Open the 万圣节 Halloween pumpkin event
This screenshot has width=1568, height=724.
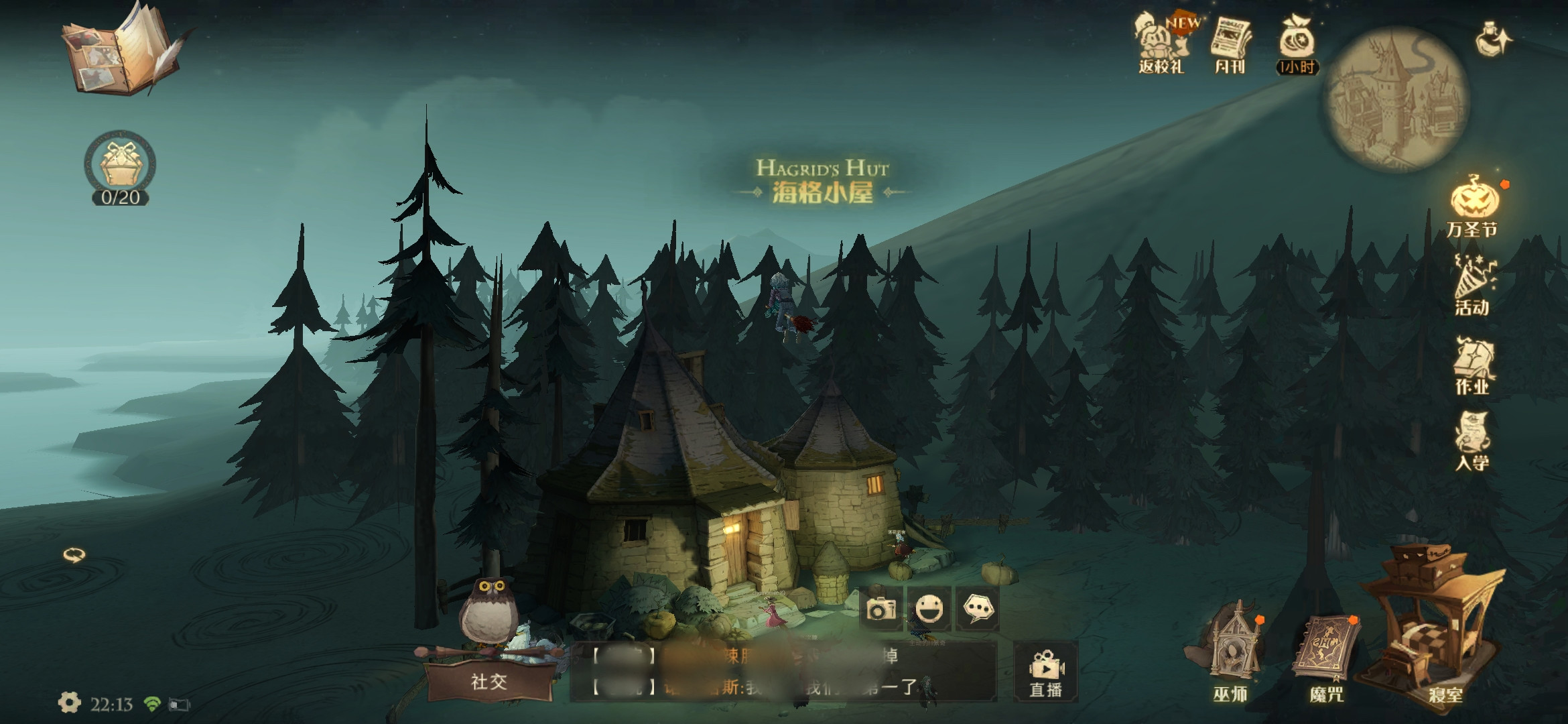coord(1474,204)
